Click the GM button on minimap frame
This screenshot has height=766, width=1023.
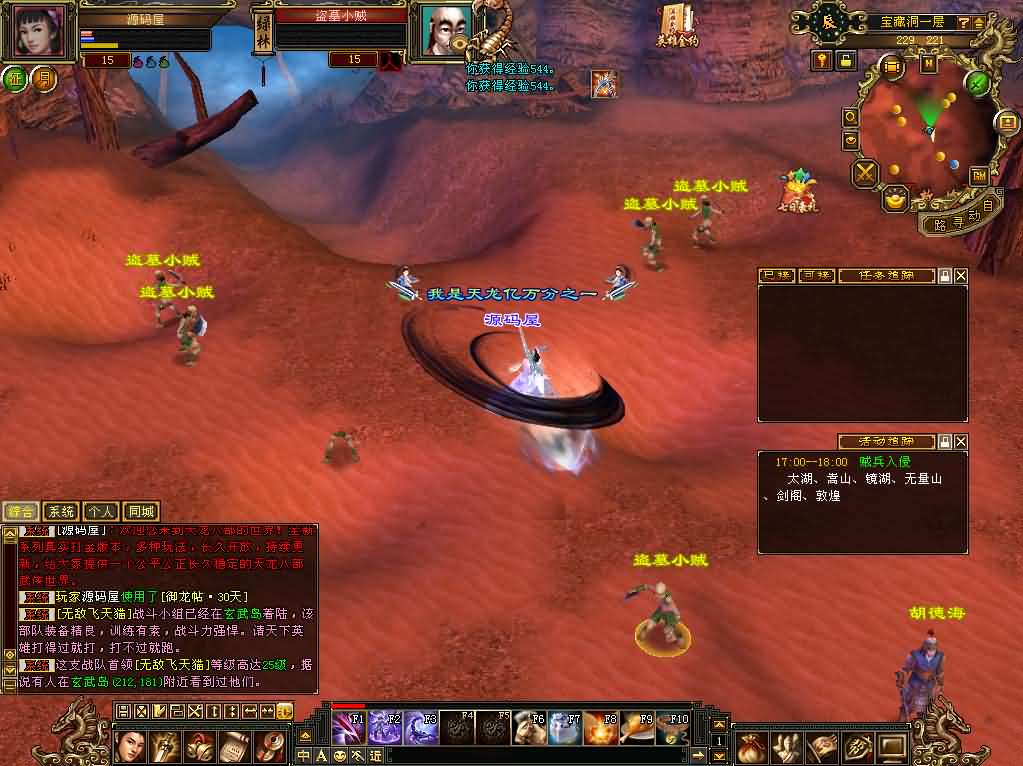(978, 175)
